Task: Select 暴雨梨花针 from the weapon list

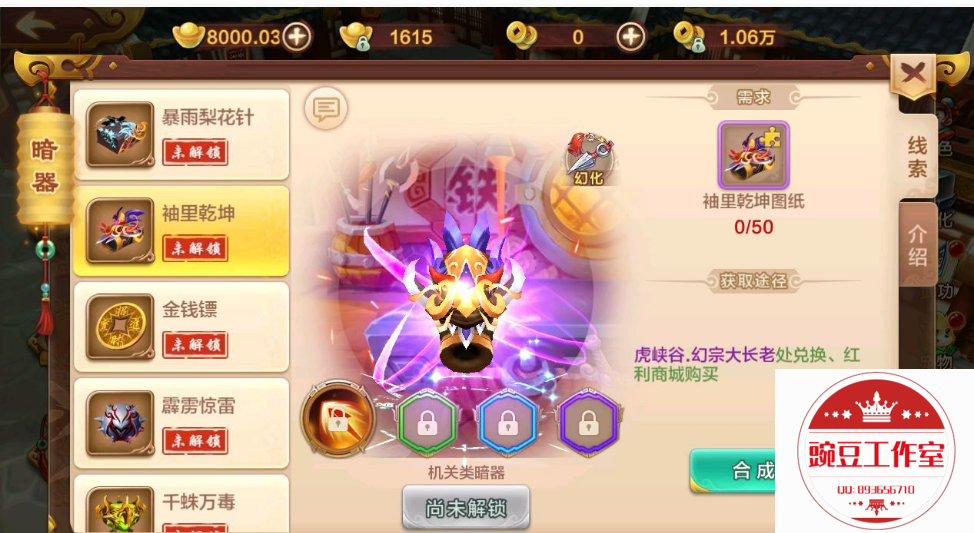Action: tap(181, 134)
